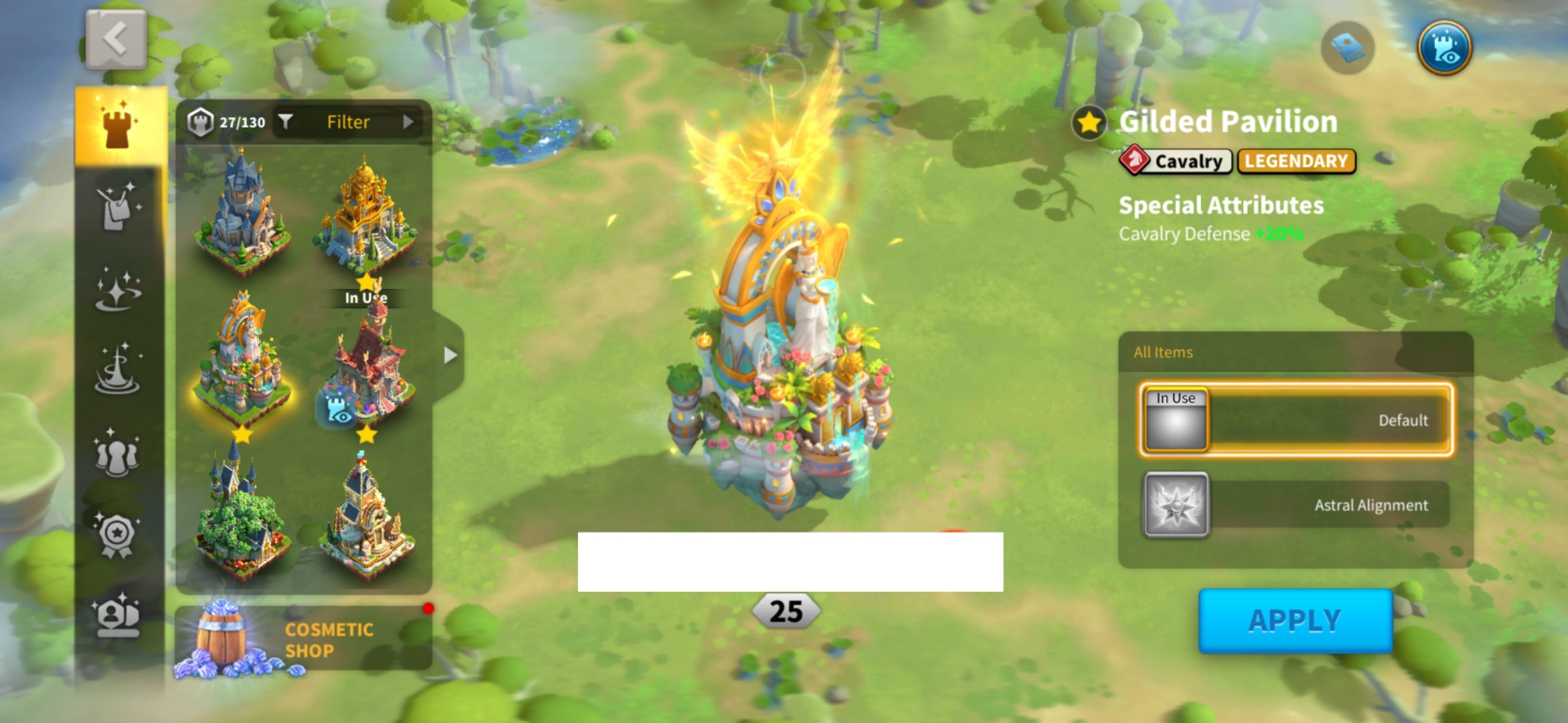Screen dimensions: 1568x723
Task: Choose the medal ribbon category tab
Action: point(117,535)
